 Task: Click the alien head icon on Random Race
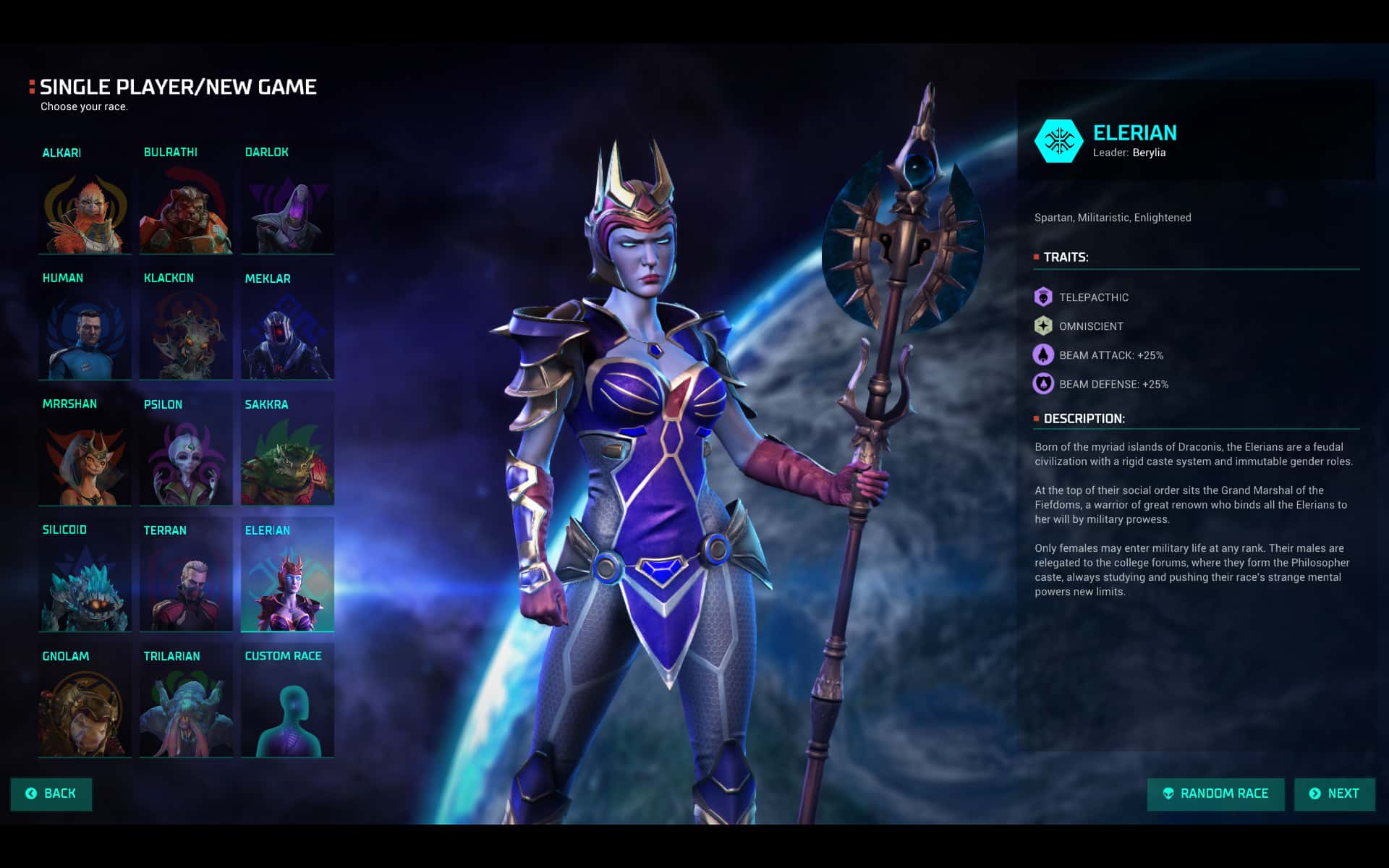(x=1168, y=793)
